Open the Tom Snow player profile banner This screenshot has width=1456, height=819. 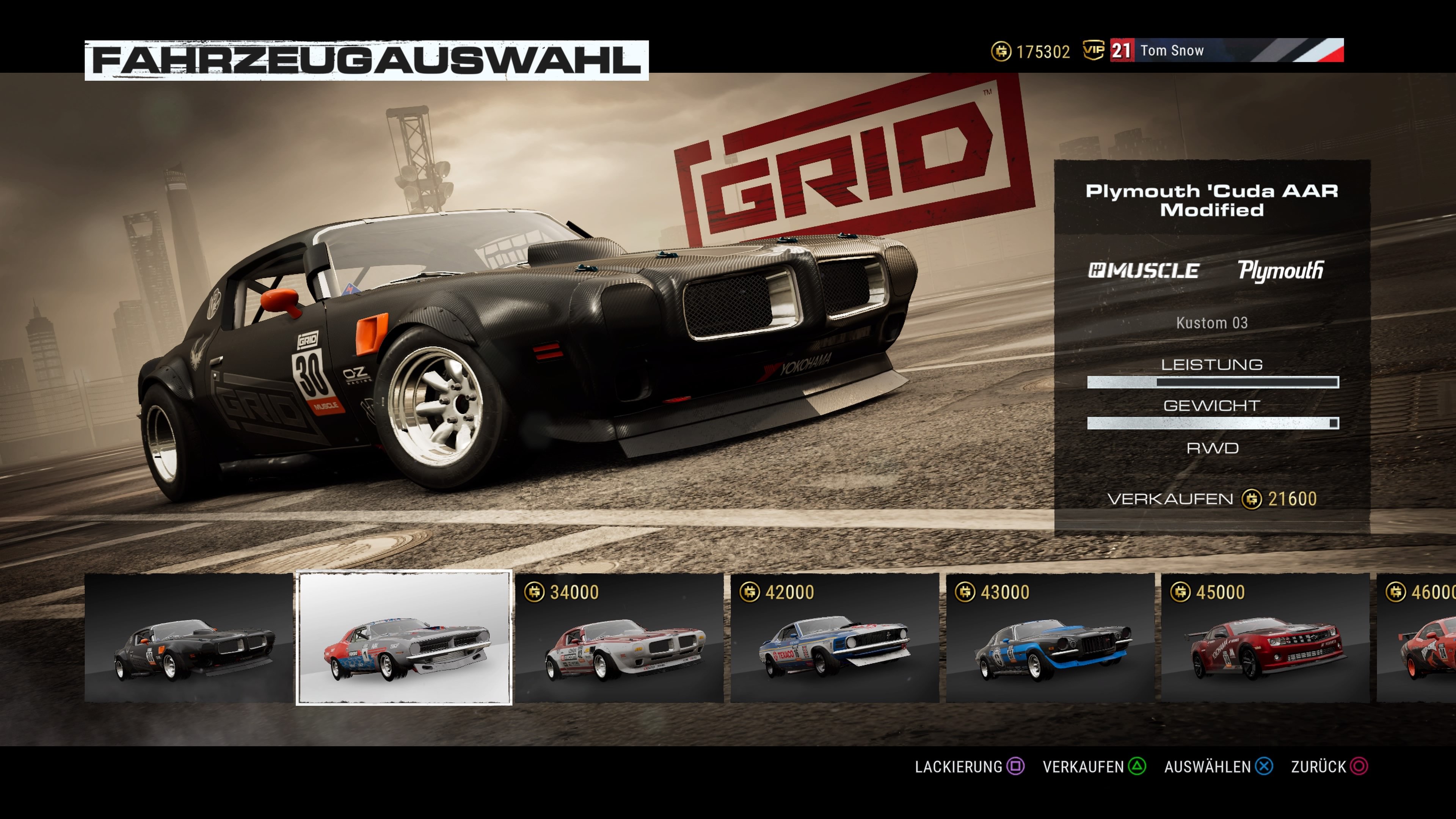click(1173, 50)
